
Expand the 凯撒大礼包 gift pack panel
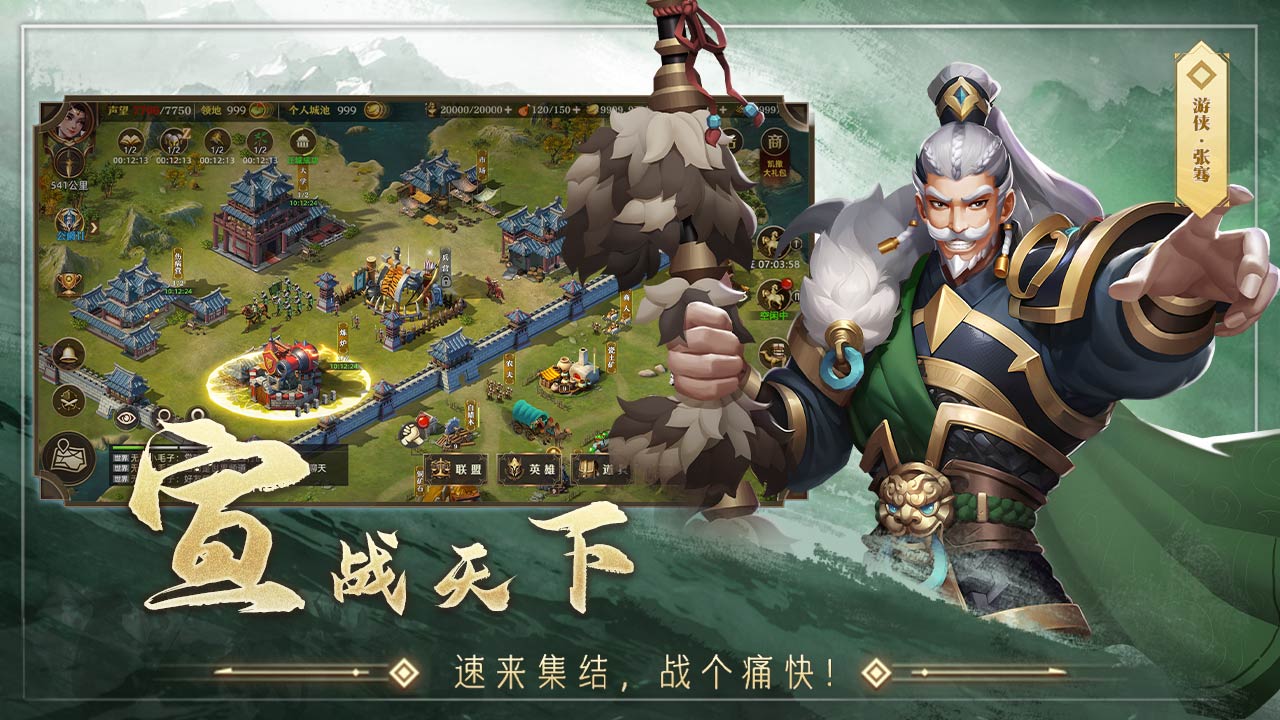tap(774, 168)
